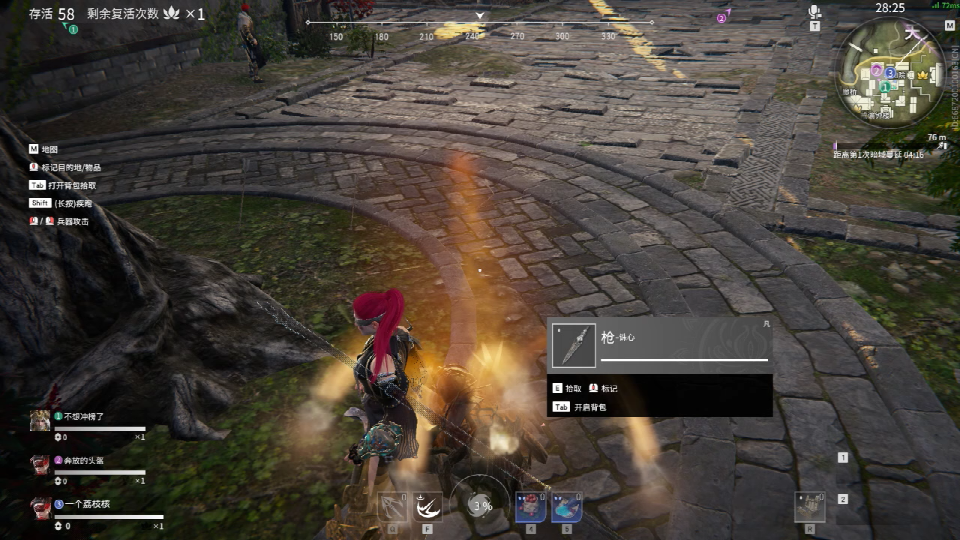The width and height of the screenshot is (960, 540).
Task: Use the blue potion item slot
Action: click(x=566, y=506)
